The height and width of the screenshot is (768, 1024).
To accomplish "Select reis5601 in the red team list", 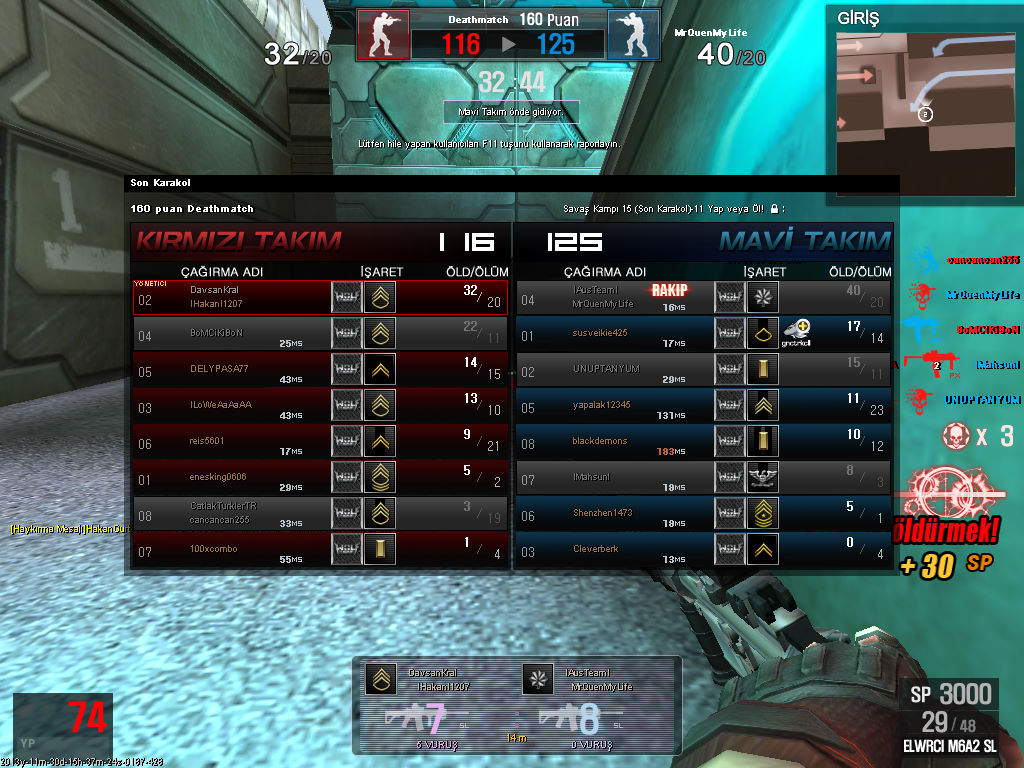I will coord(320,441).
